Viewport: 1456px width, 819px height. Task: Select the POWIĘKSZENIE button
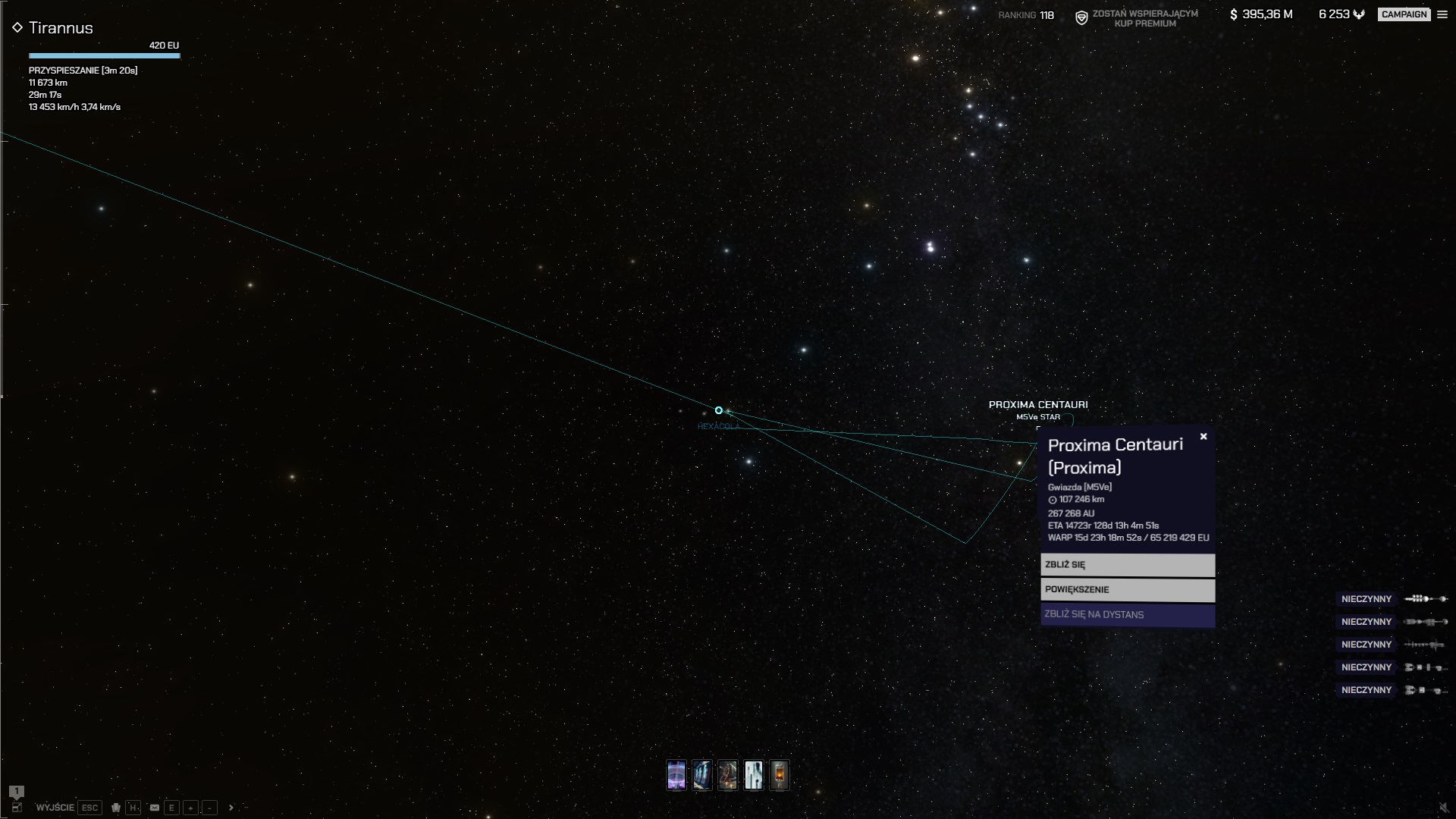[x=1127, y=590]
